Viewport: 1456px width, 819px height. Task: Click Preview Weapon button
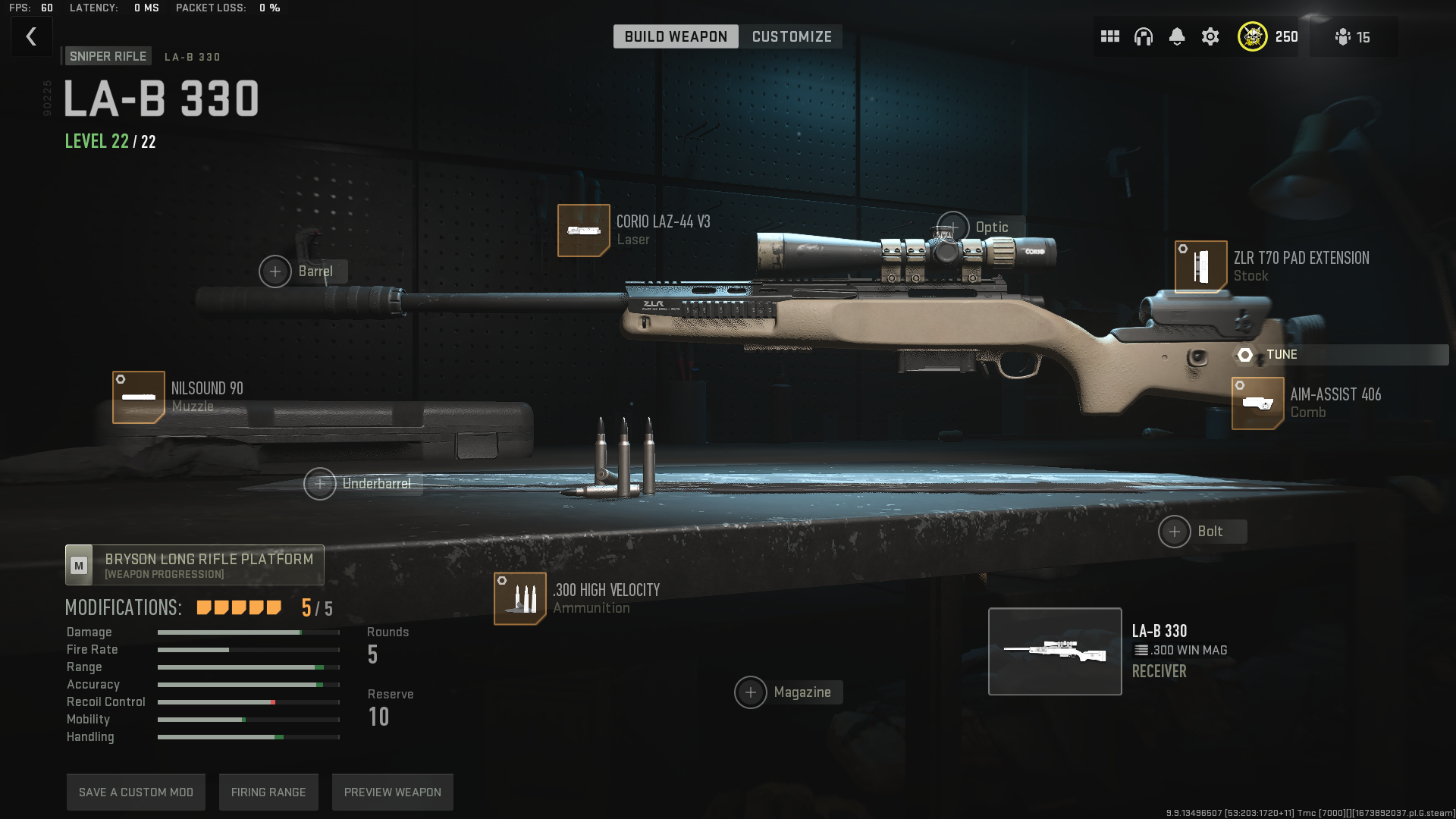(x=392, y=792)
